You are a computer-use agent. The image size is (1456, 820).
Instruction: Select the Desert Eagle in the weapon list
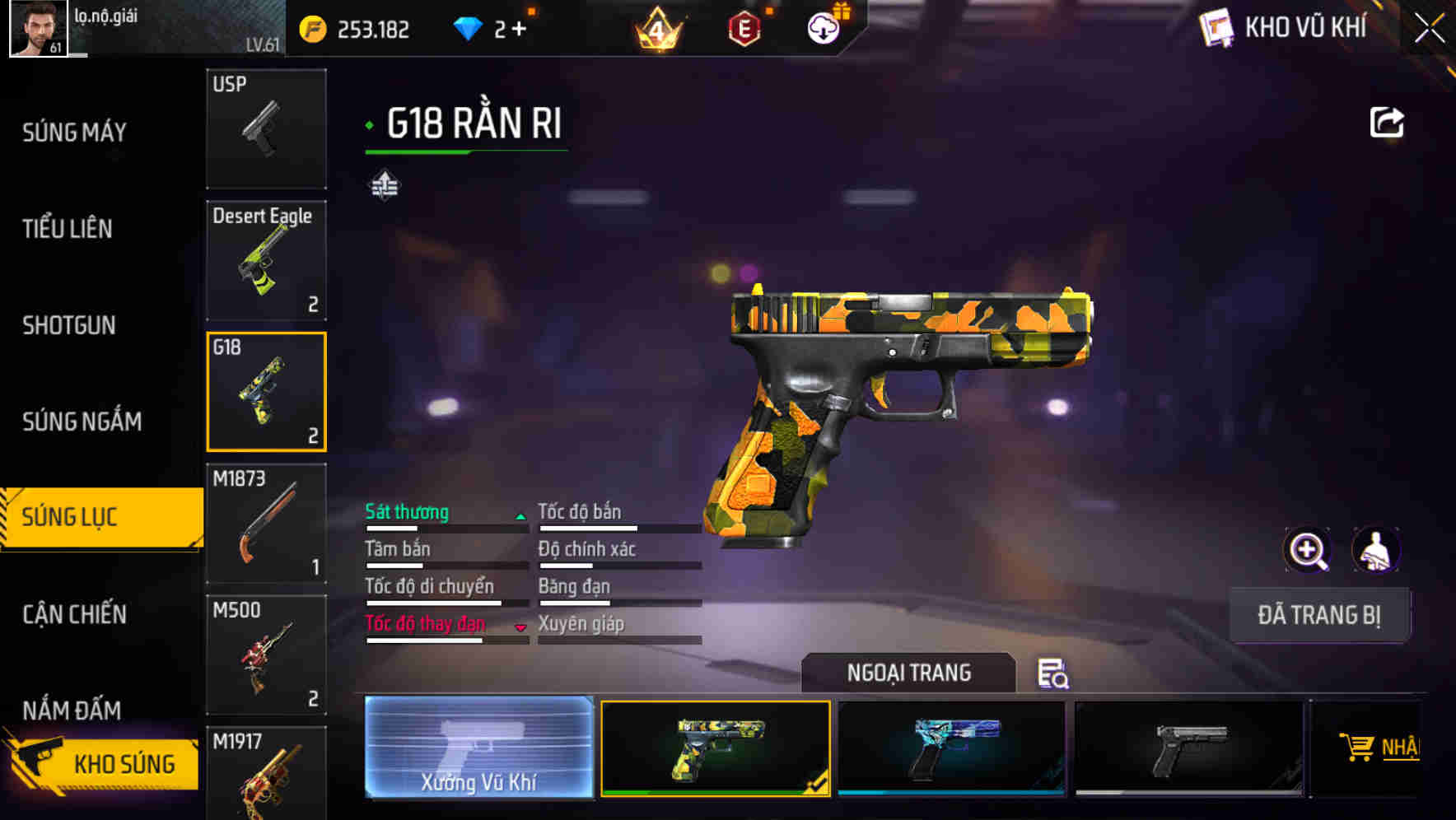265,260
